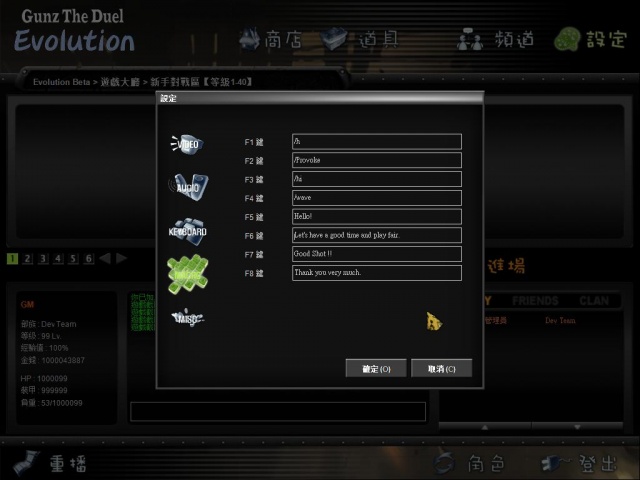
Task: Cancel the dialog with 取消(C)
Action: (441, 368)
